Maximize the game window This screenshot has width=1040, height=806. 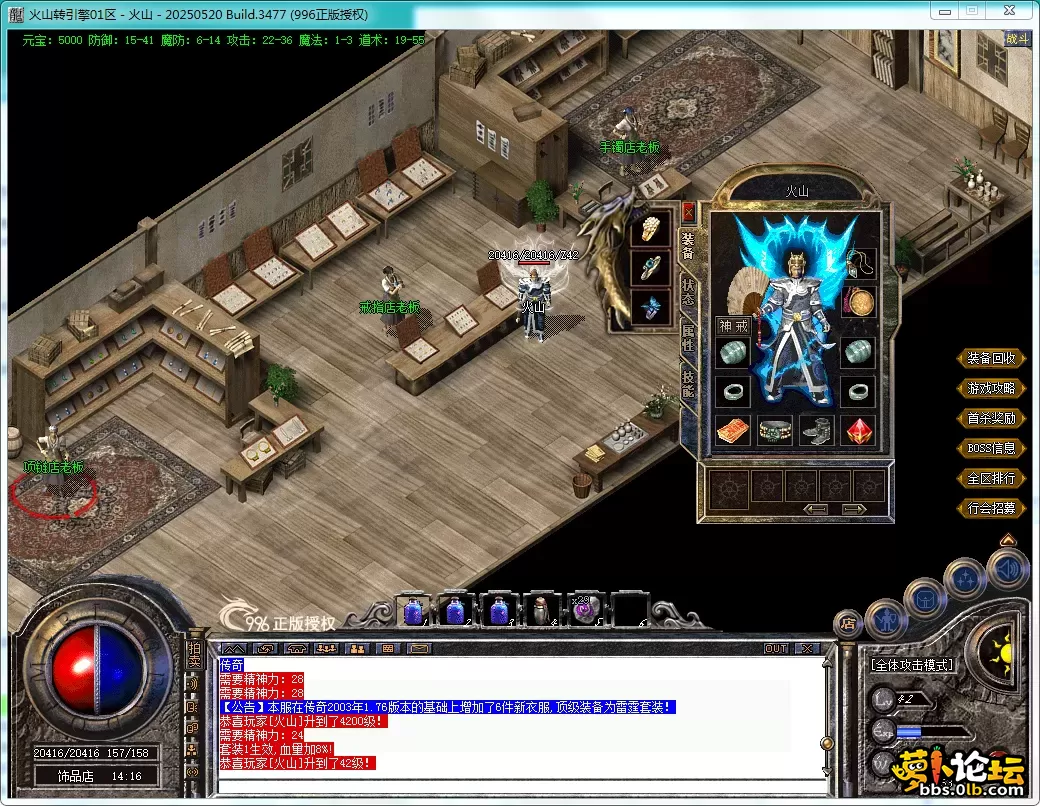click(970, 10)
